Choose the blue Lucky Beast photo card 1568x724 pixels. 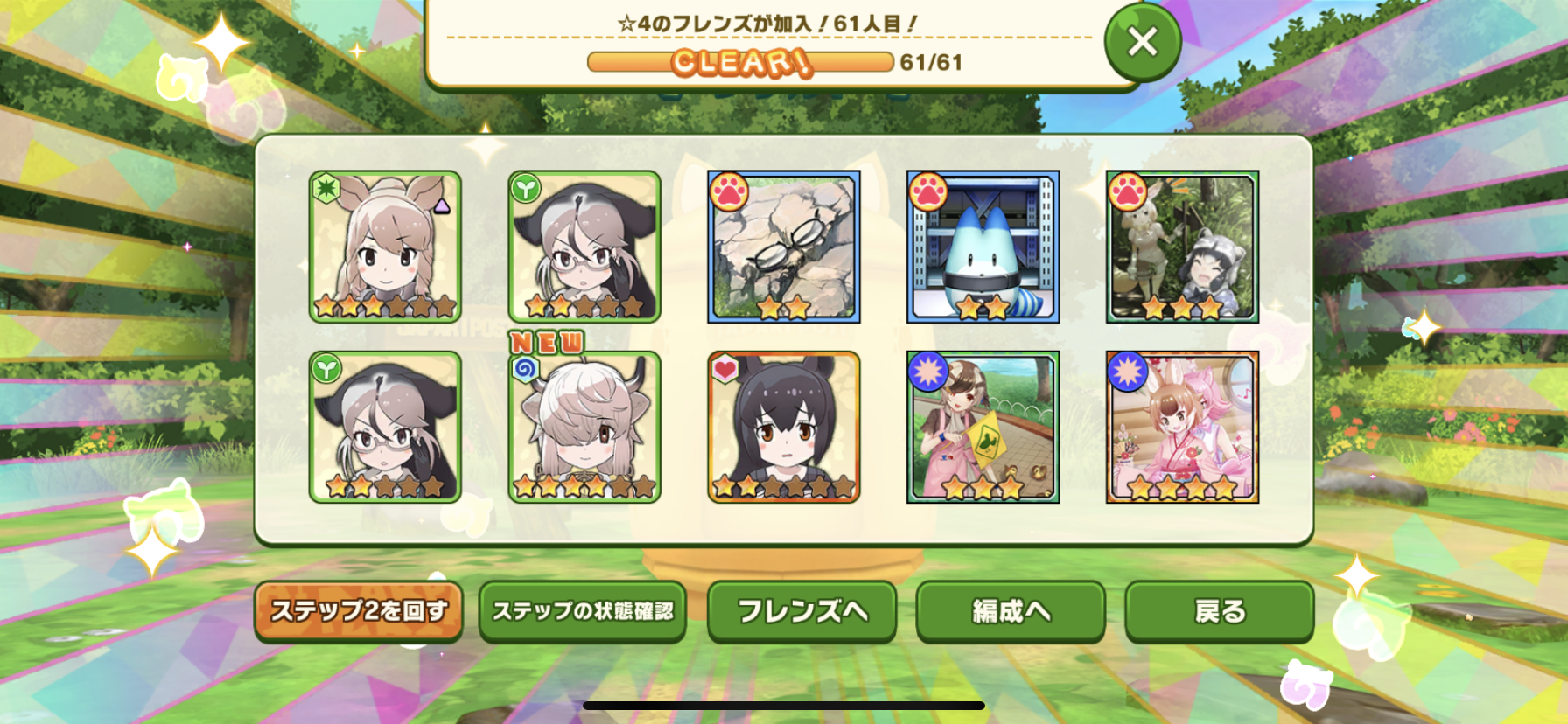[x=983, y=247]
